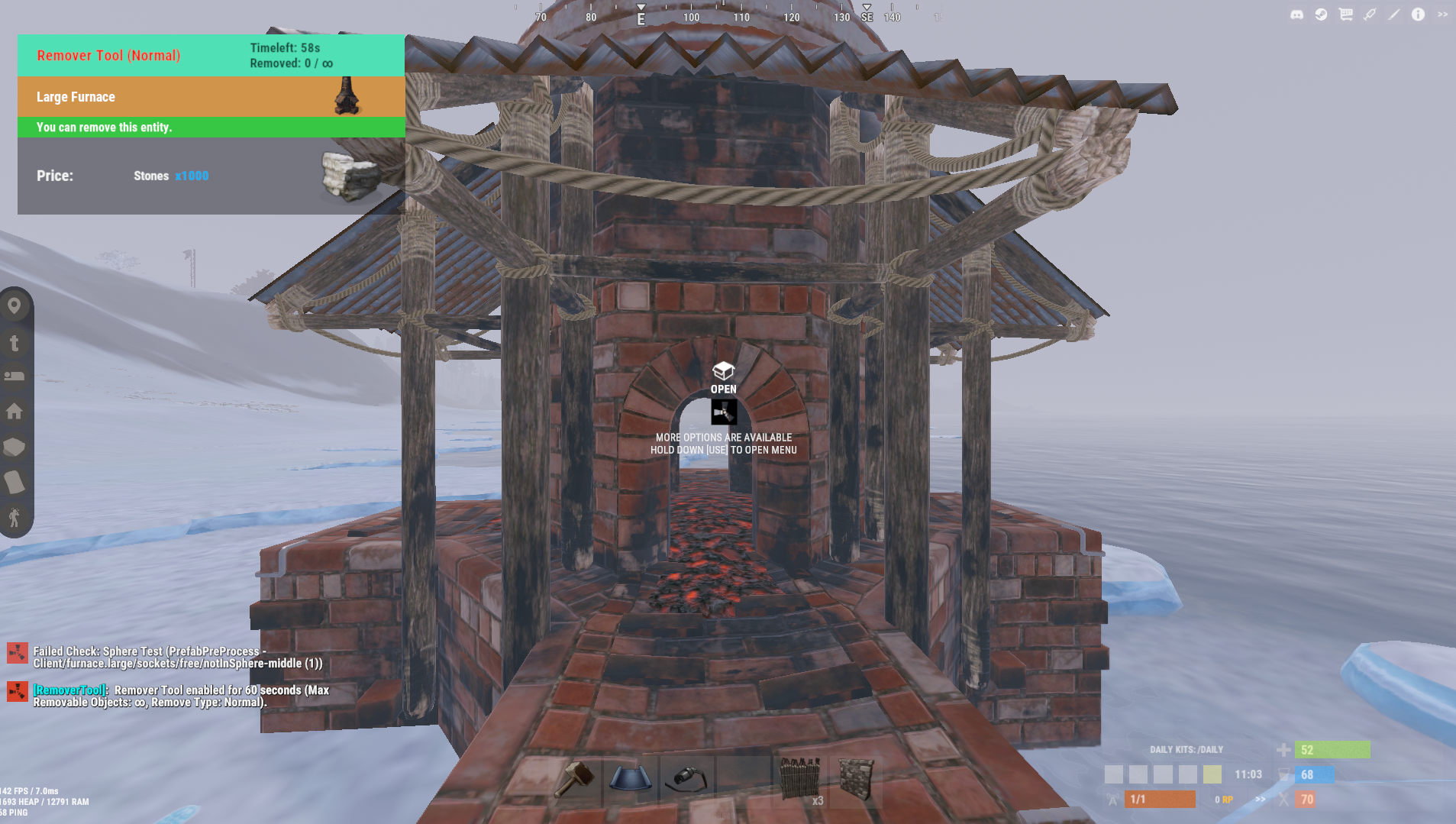Click the syringe icon in top bar
1456x824 pixels.
tap(1370, 15)
